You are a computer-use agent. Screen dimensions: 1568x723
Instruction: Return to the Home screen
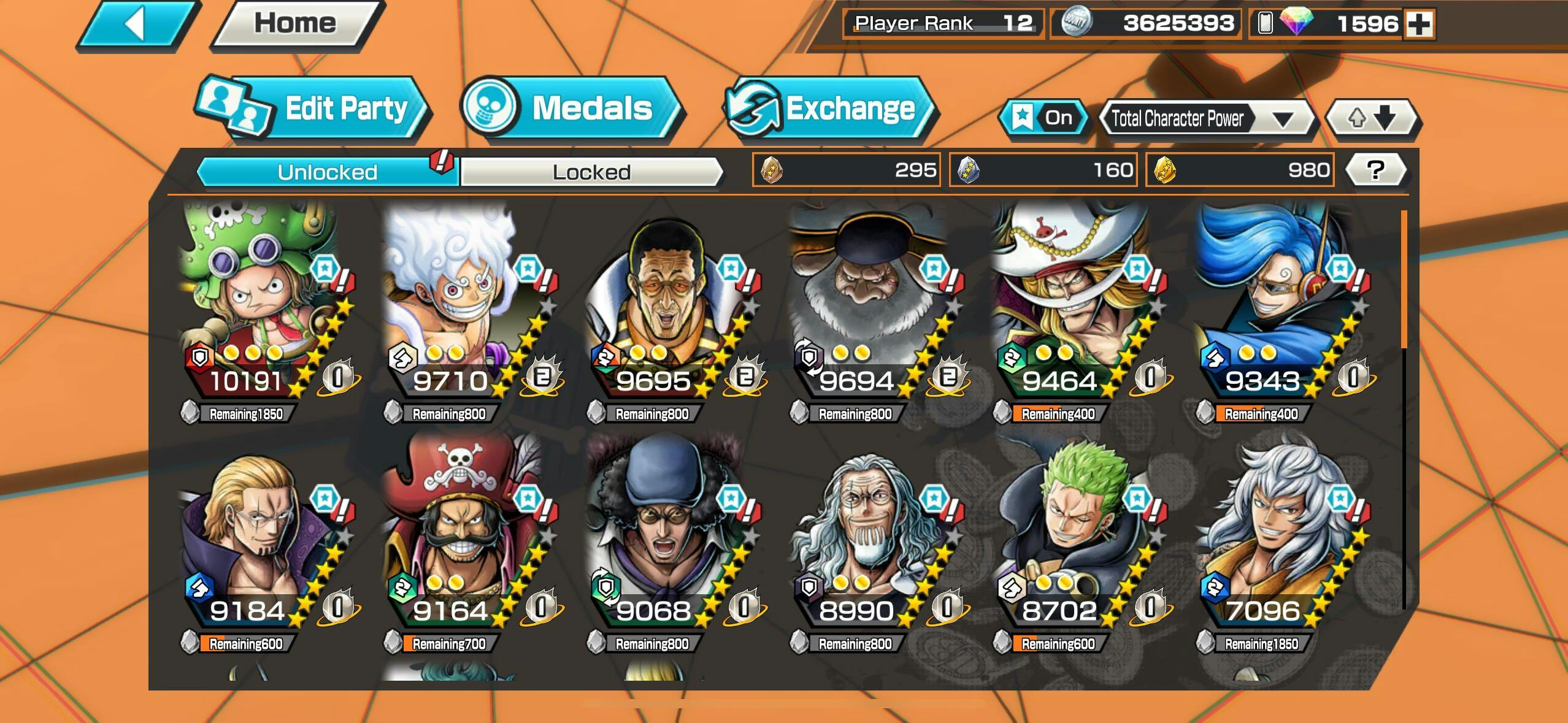click(x=296, y=24)
